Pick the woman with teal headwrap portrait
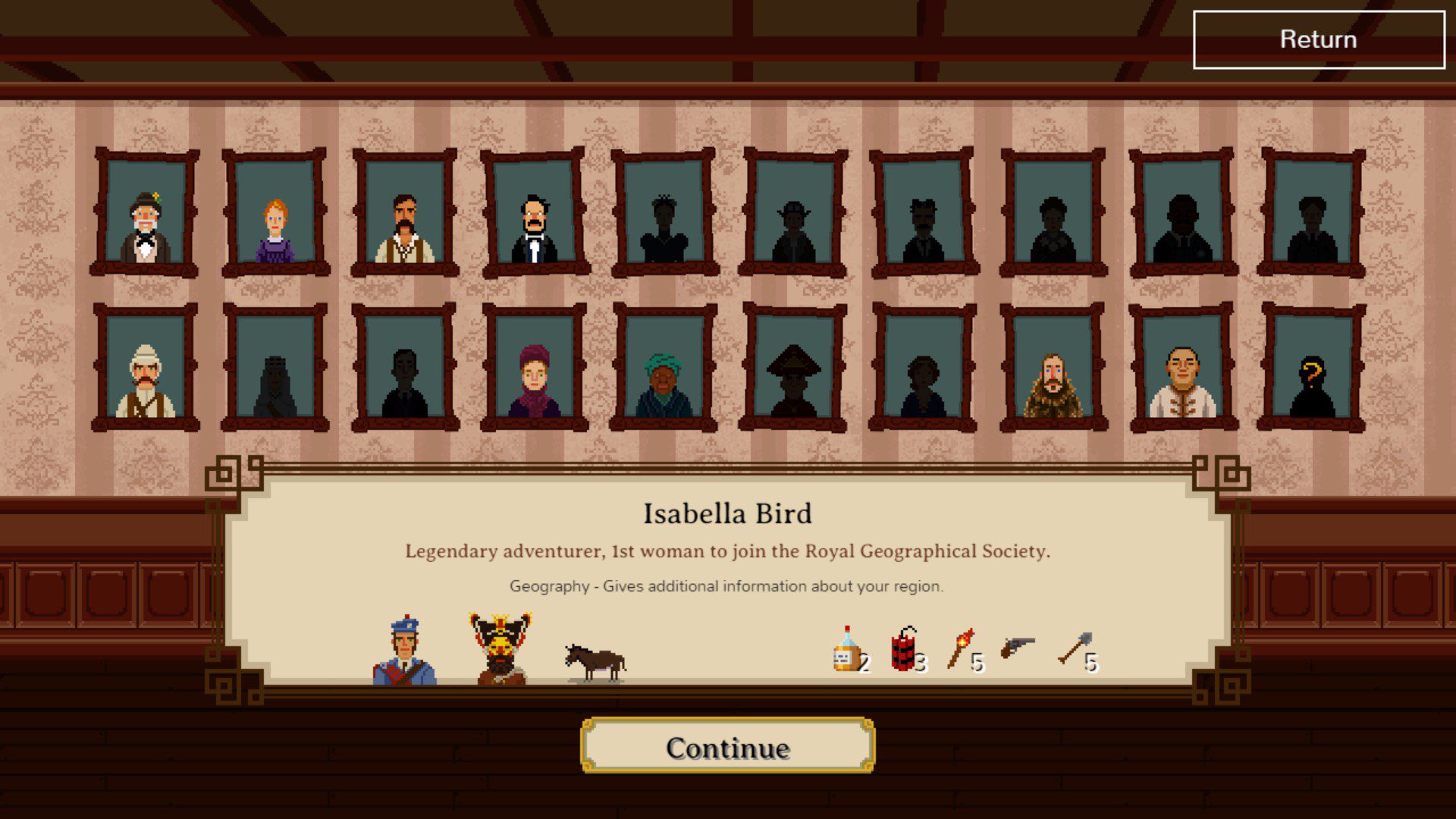The image size is (1456, 819). pos(664,369)
